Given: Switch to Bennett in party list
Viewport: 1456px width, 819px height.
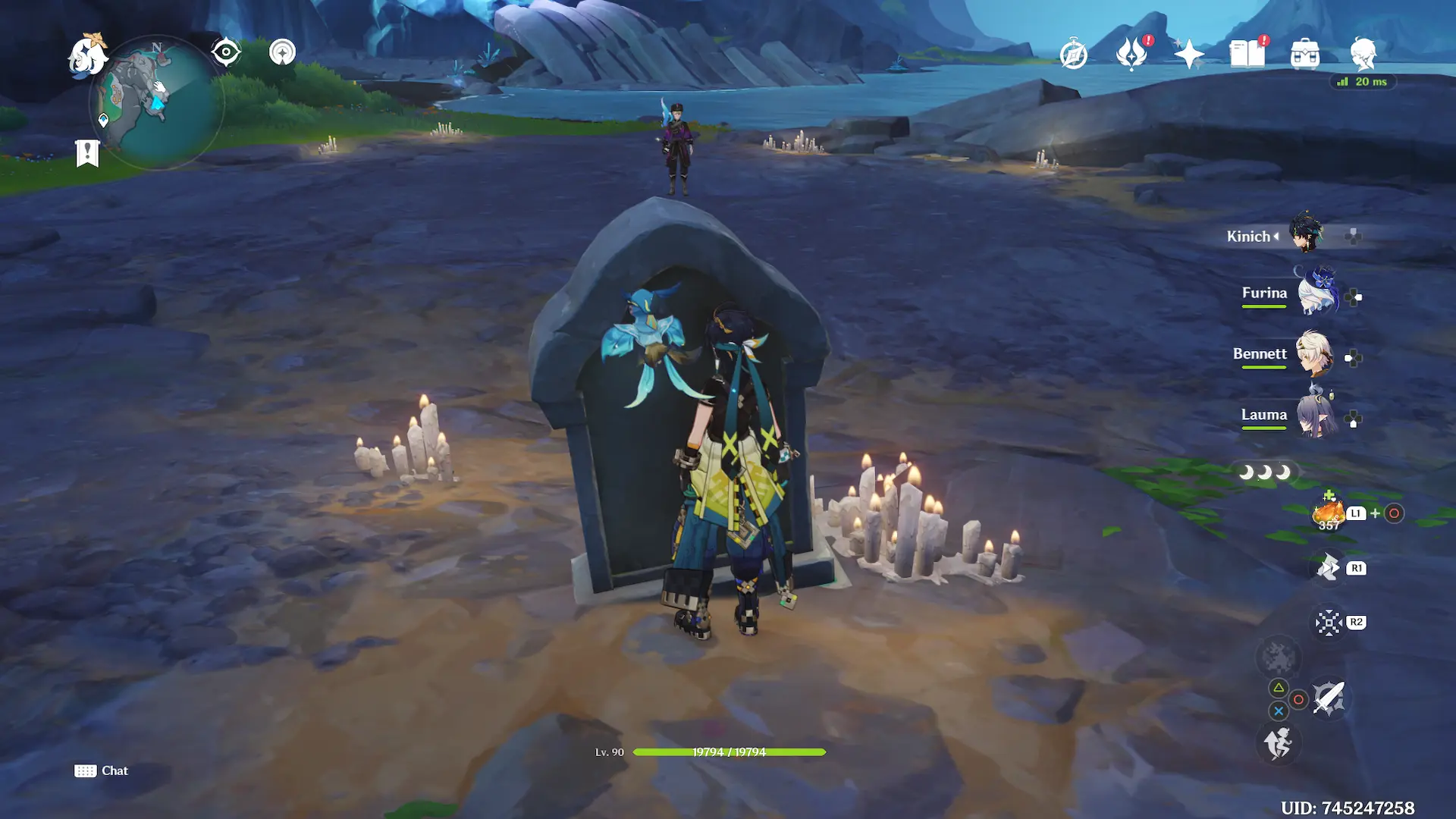Looking at the screenshot, I should (x=1313, y=354).
